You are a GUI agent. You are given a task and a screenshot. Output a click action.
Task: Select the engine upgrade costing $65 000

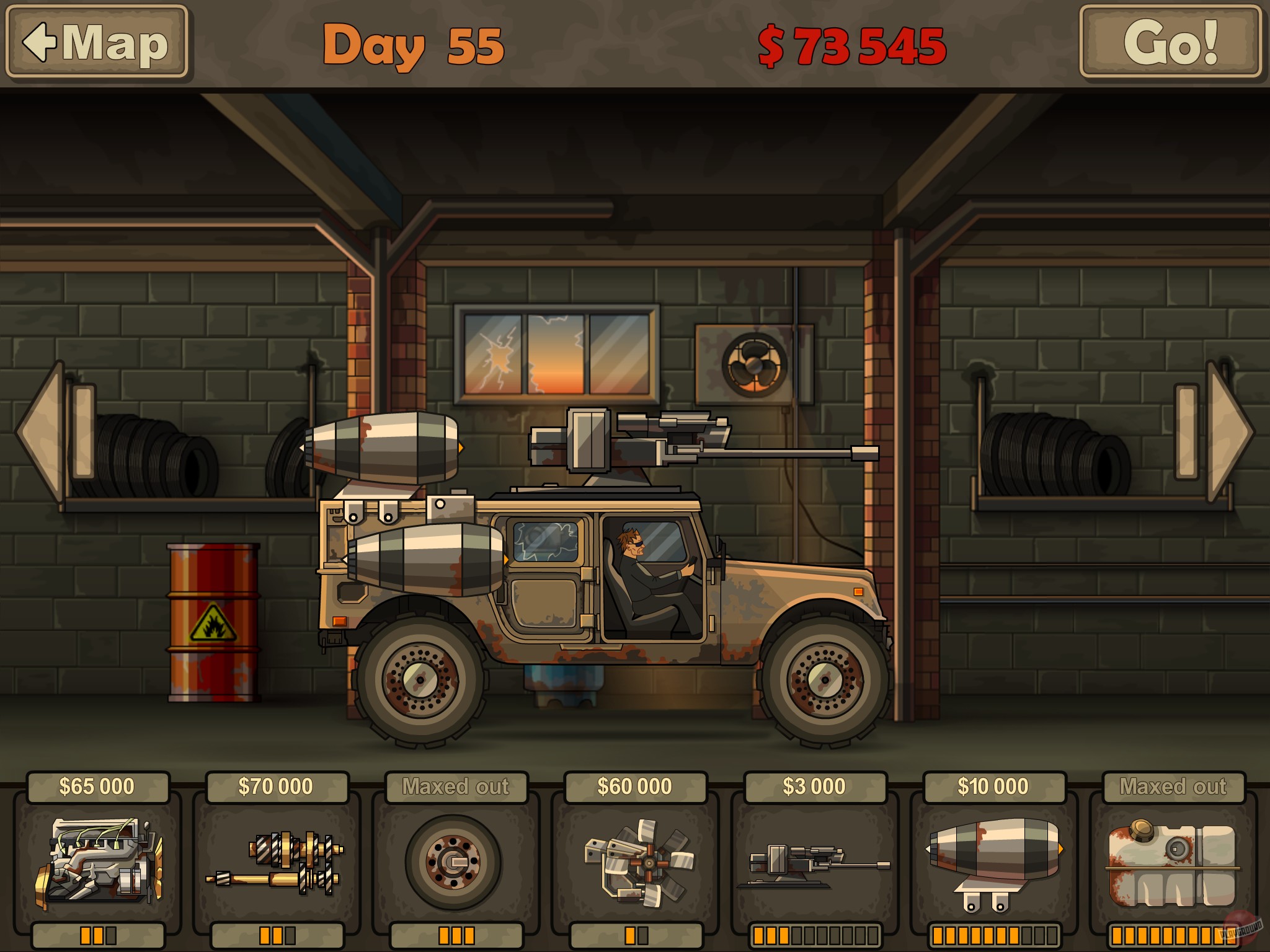(99, 862)
